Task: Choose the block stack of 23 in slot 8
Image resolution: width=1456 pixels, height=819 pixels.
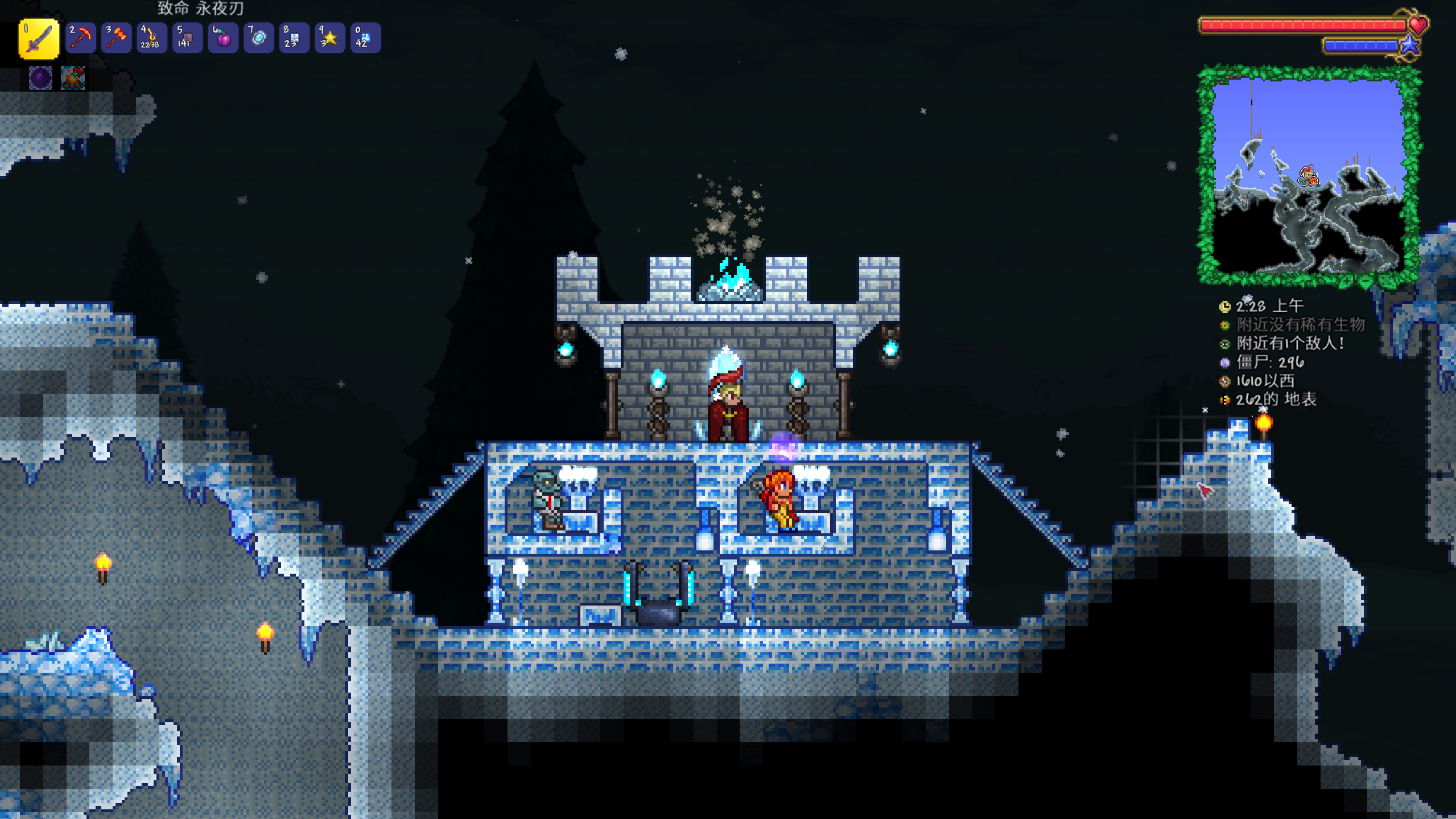Action: pyautogui.click(x=294, y=38)
